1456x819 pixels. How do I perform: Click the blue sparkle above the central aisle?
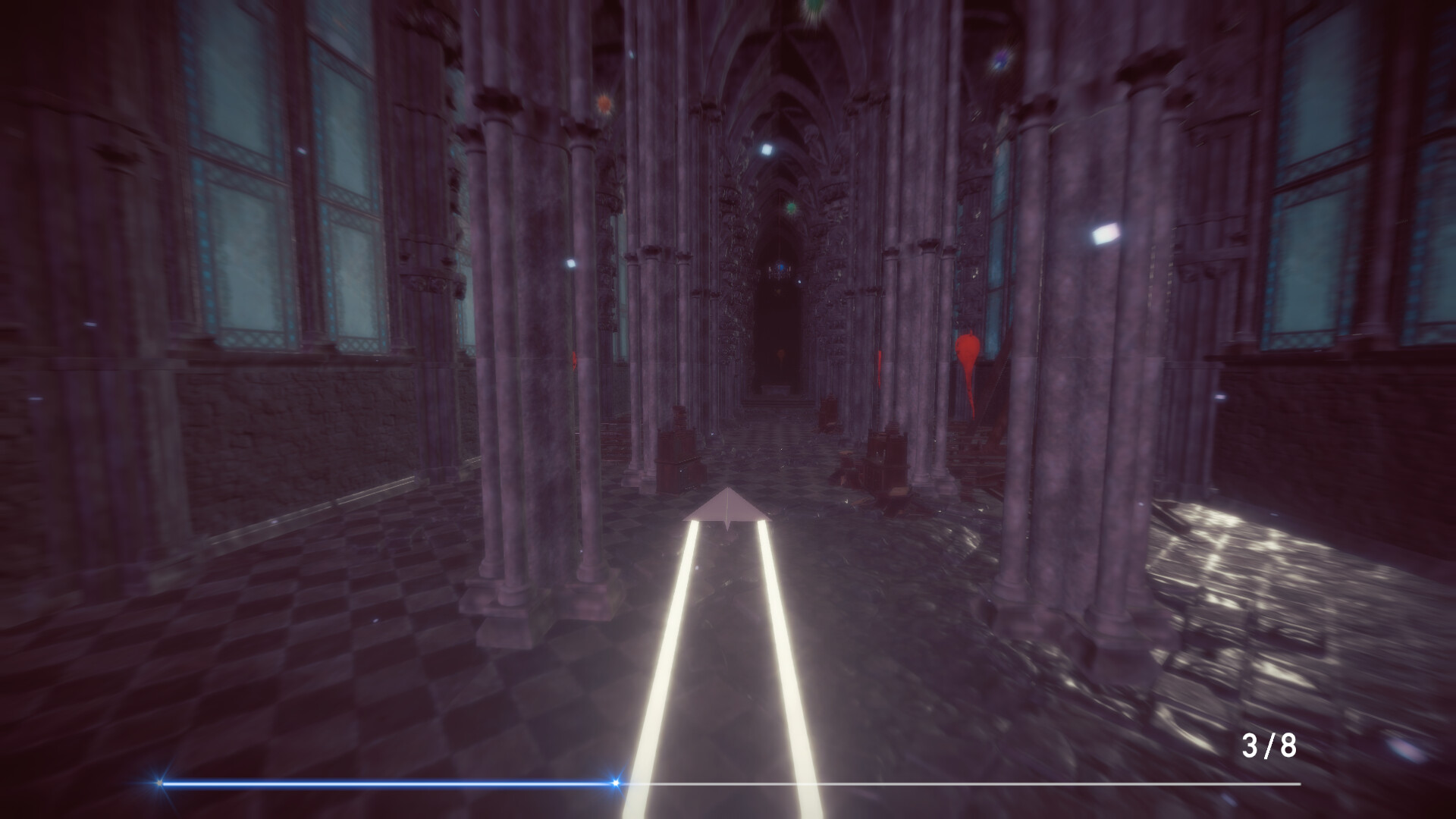[x=767, y=148]
